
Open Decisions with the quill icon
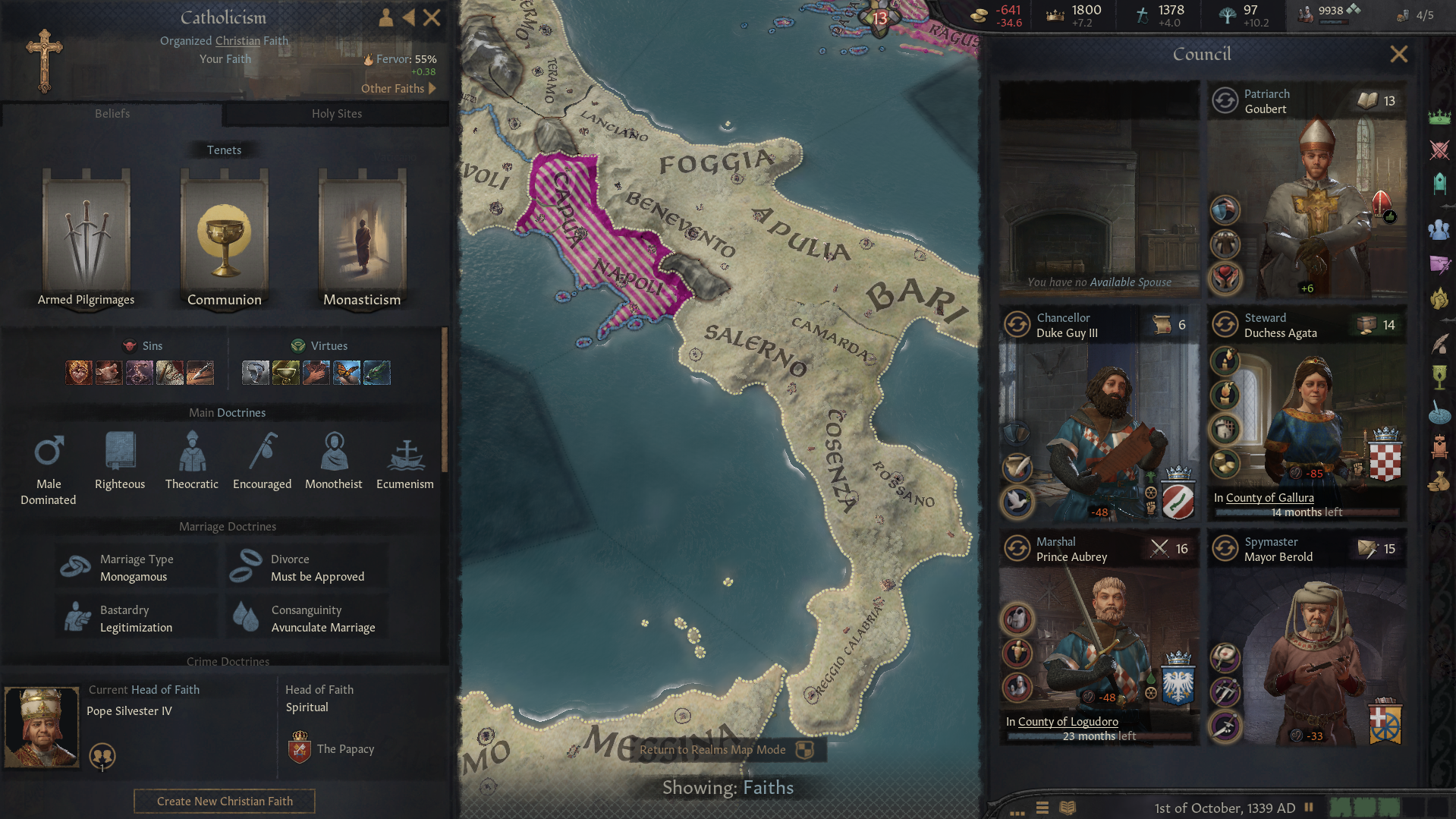tap(1439, 343)
